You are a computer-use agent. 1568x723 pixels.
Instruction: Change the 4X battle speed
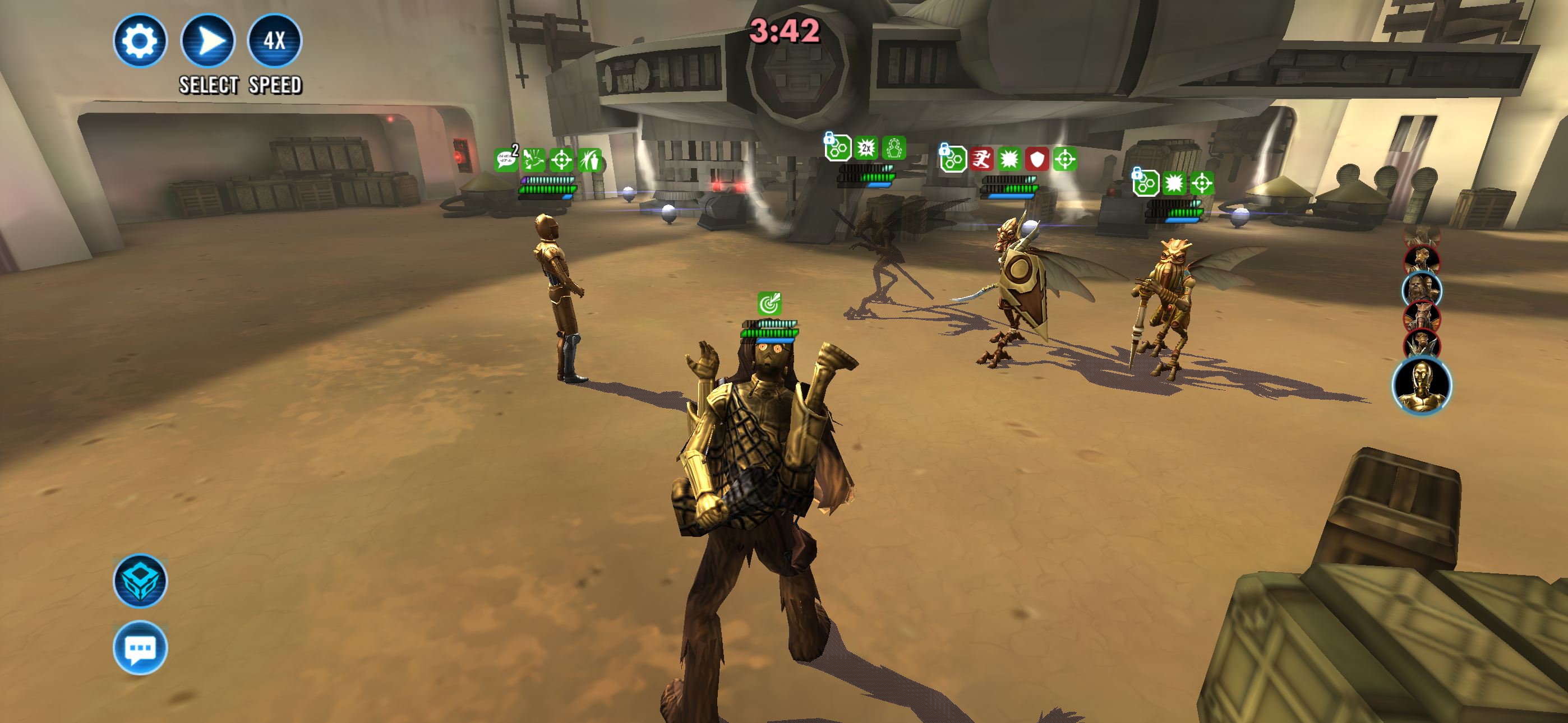click(275, 41)
